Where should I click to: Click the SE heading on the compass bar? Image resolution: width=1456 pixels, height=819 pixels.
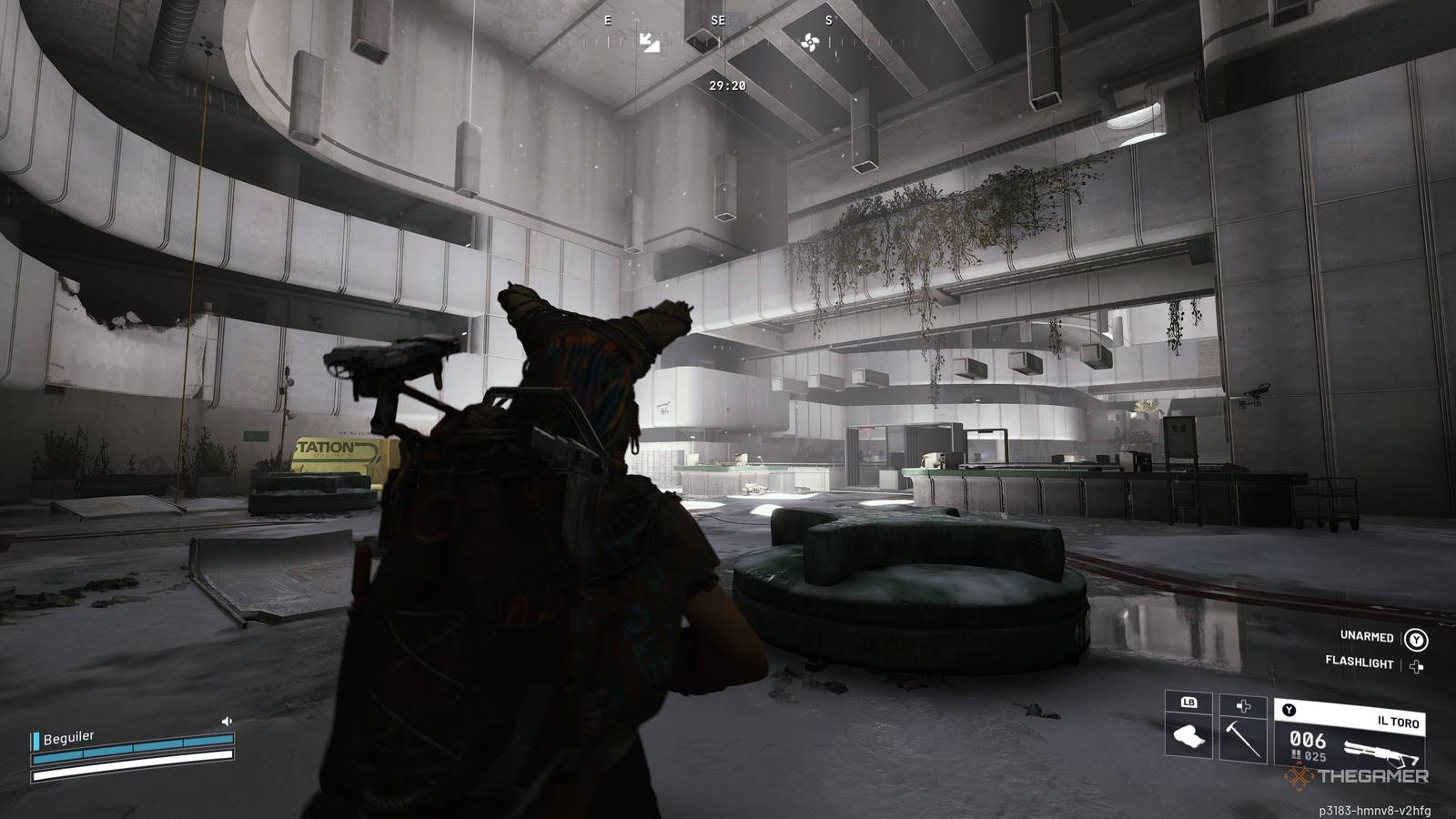point(718,20)
